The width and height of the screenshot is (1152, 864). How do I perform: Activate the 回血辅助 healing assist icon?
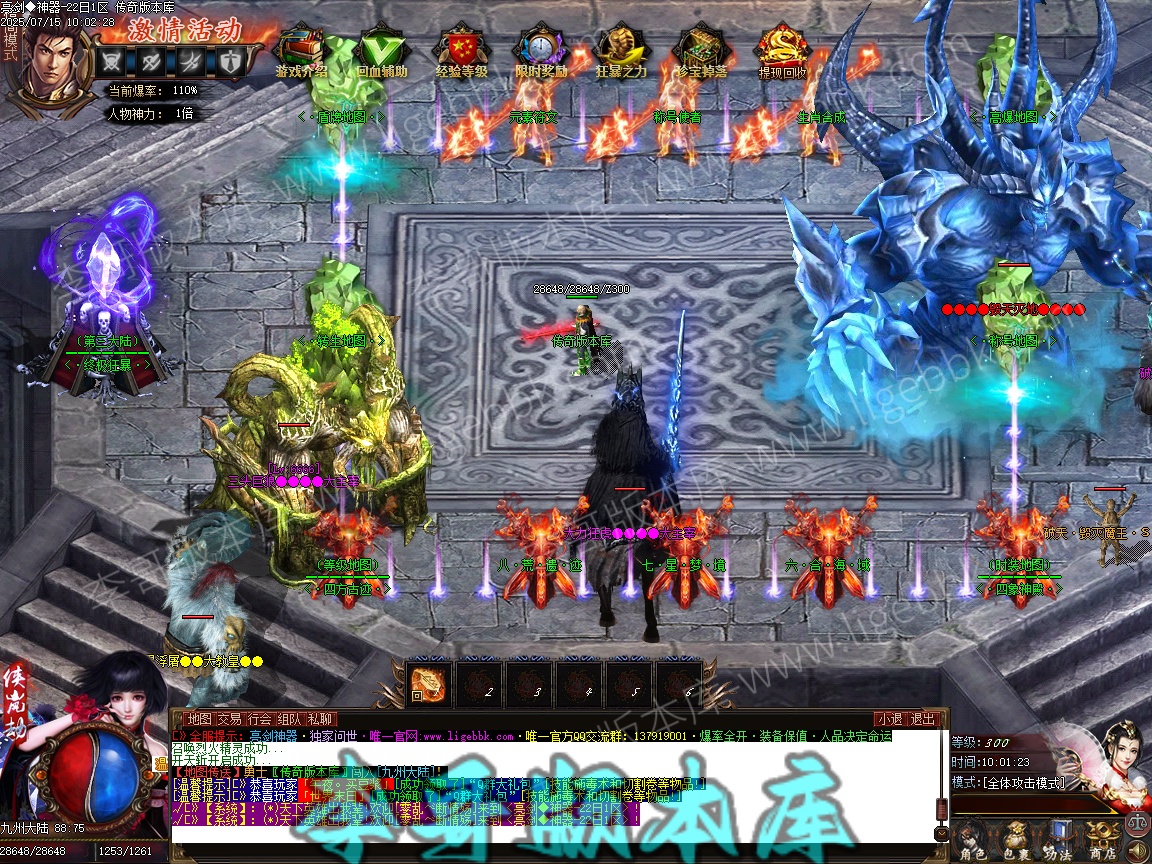coord(381,50)
